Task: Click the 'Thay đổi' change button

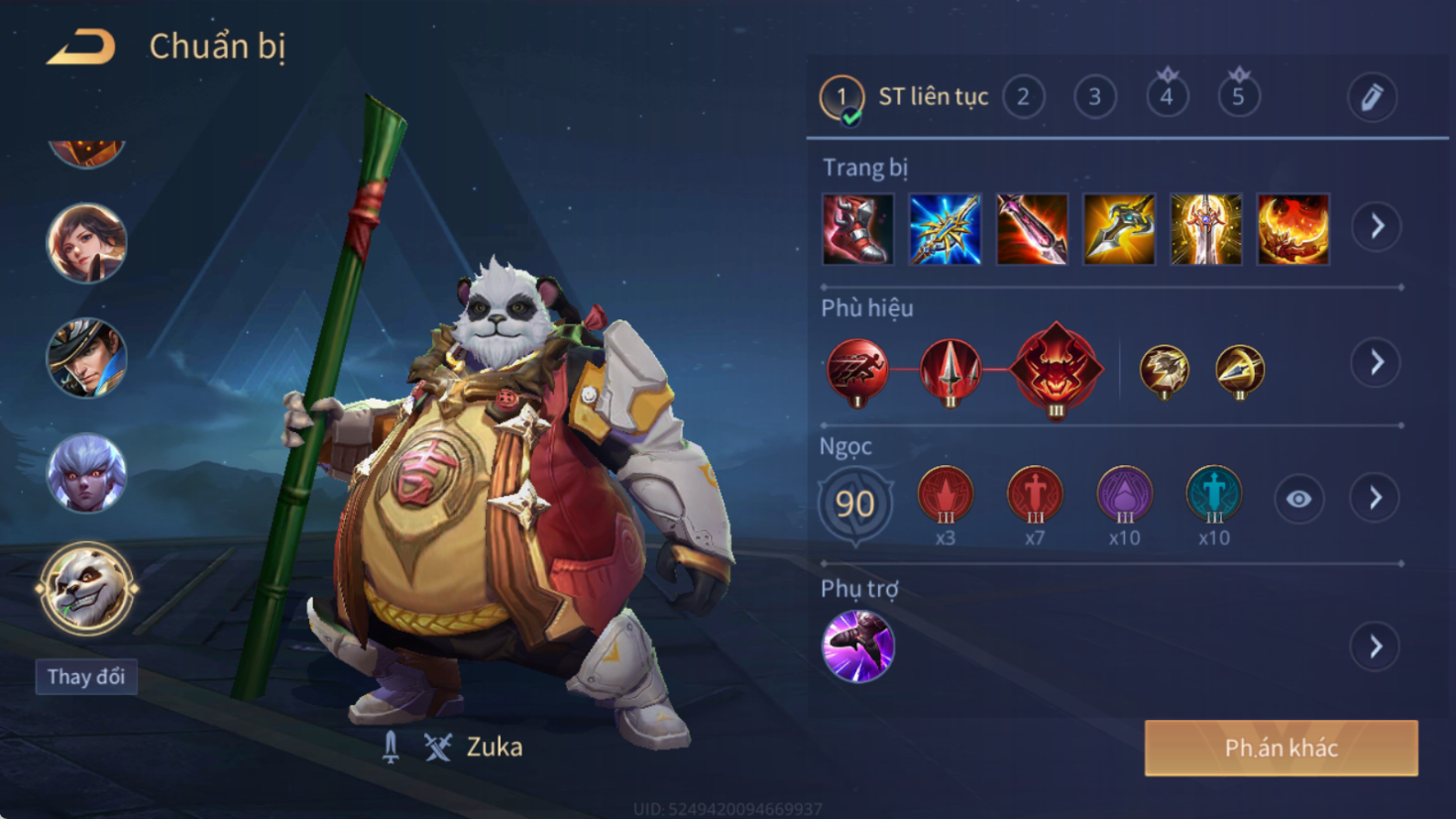Action: tap(86, 677)
